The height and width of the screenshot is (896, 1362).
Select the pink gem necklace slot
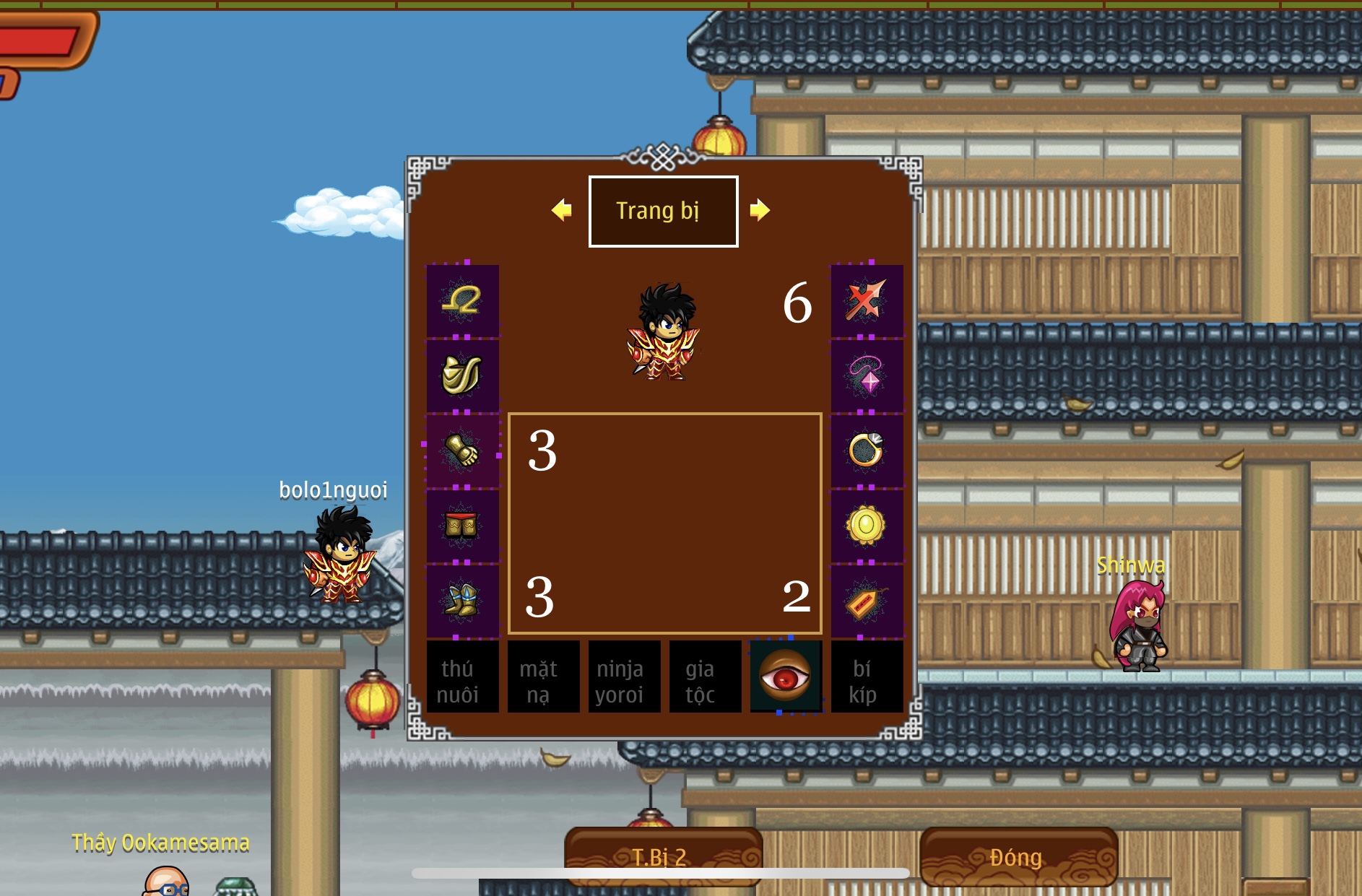coord(867,375)
